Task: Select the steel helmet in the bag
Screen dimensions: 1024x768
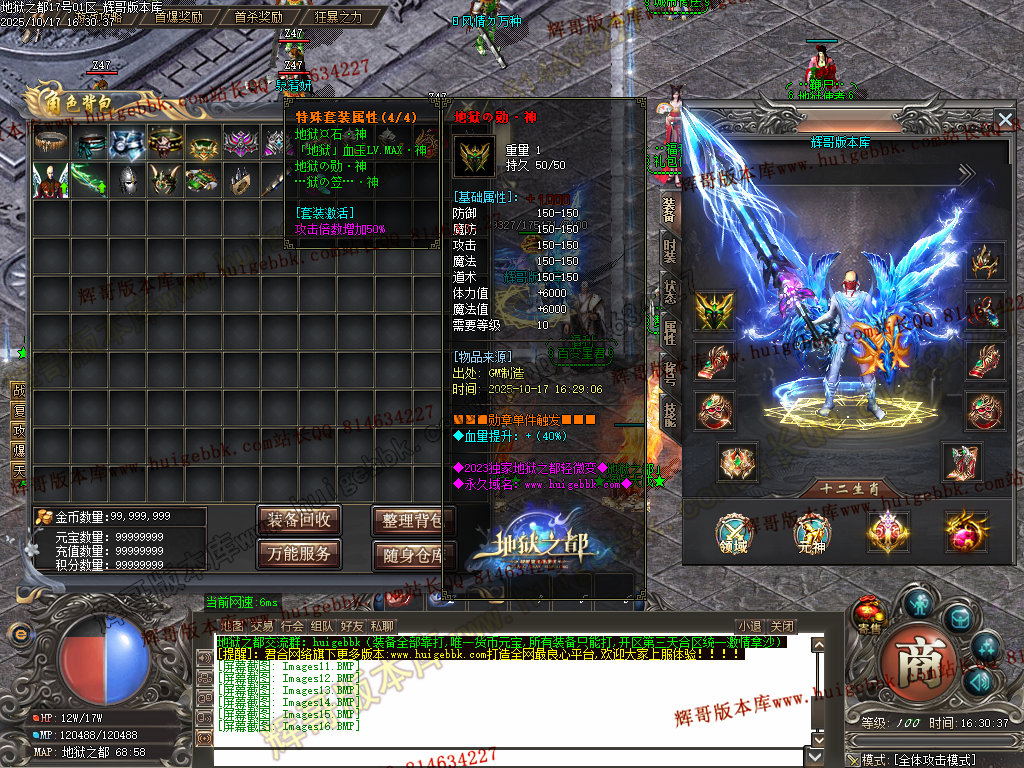Action: click(x=127, y=180)
